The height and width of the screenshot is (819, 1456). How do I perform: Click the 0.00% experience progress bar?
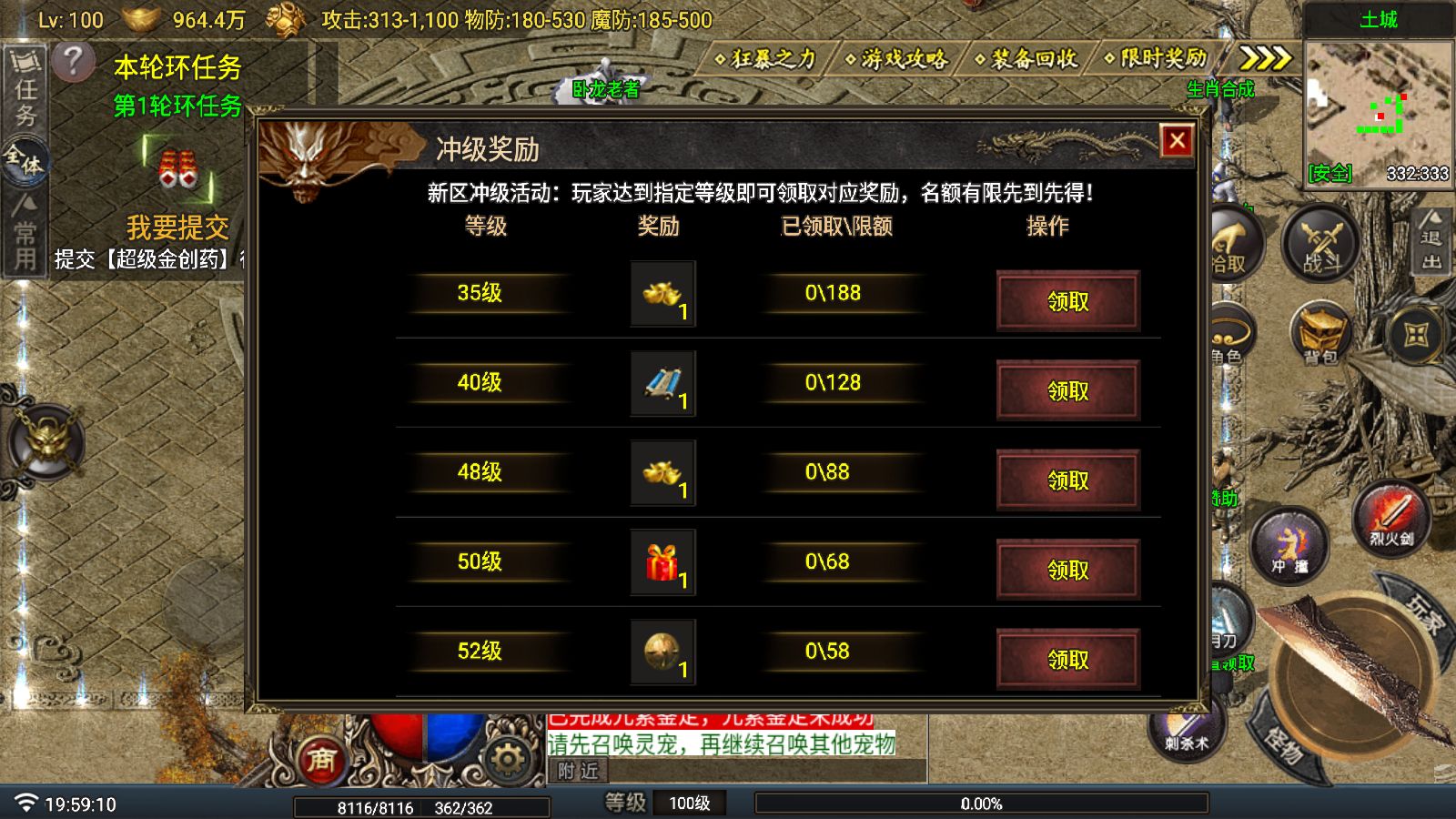tap(981, 804)
